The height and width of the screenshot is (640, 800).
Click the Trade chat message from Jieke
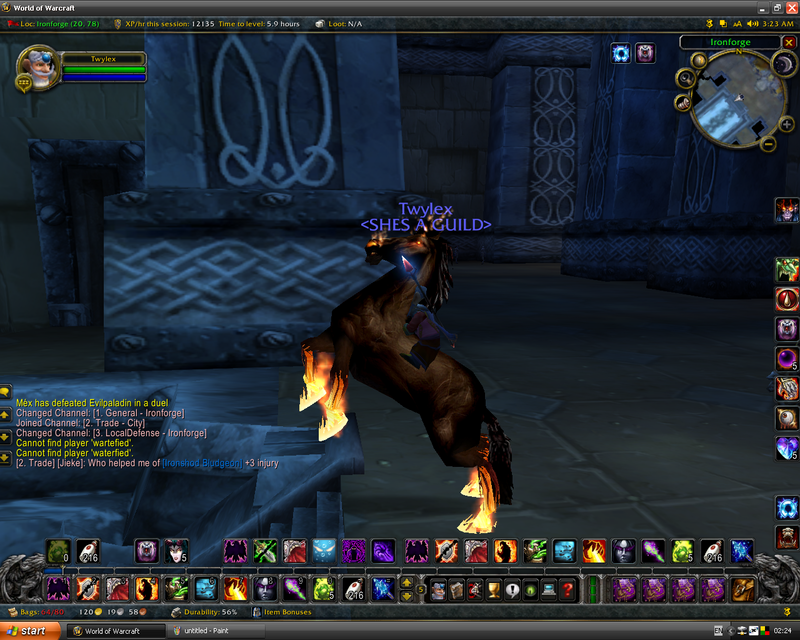pyautogui.click(x=146, y=463)
